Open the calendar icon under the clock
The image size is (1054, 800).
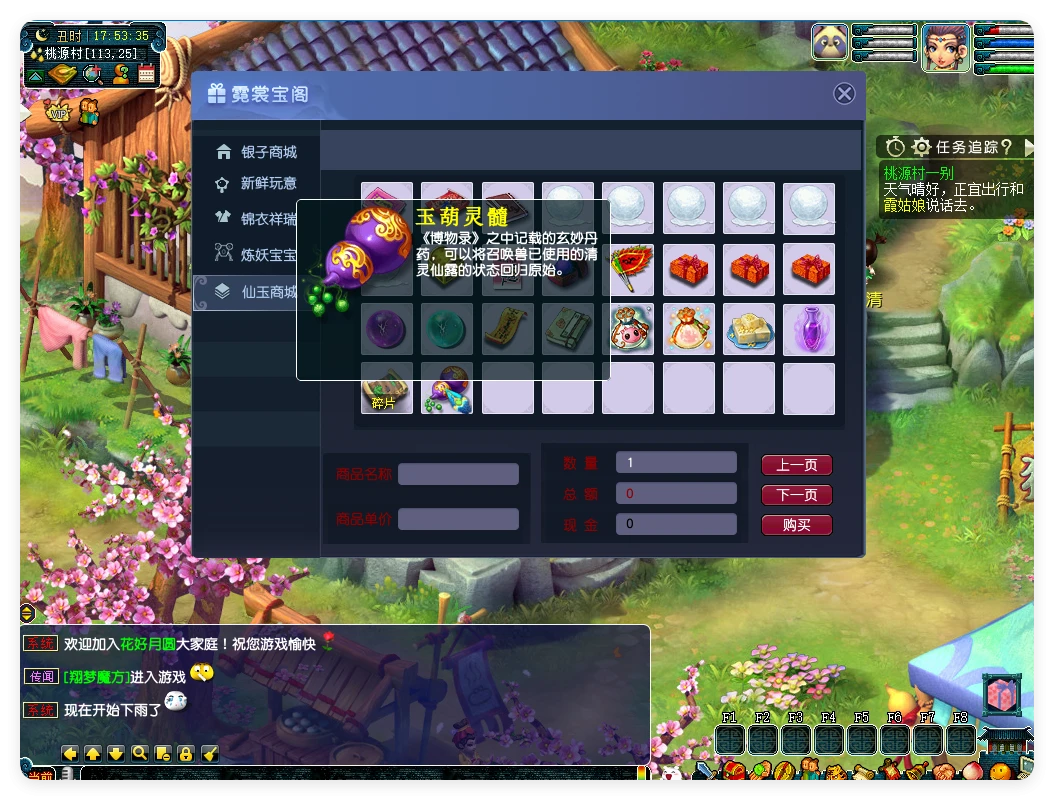pos(147,73)
